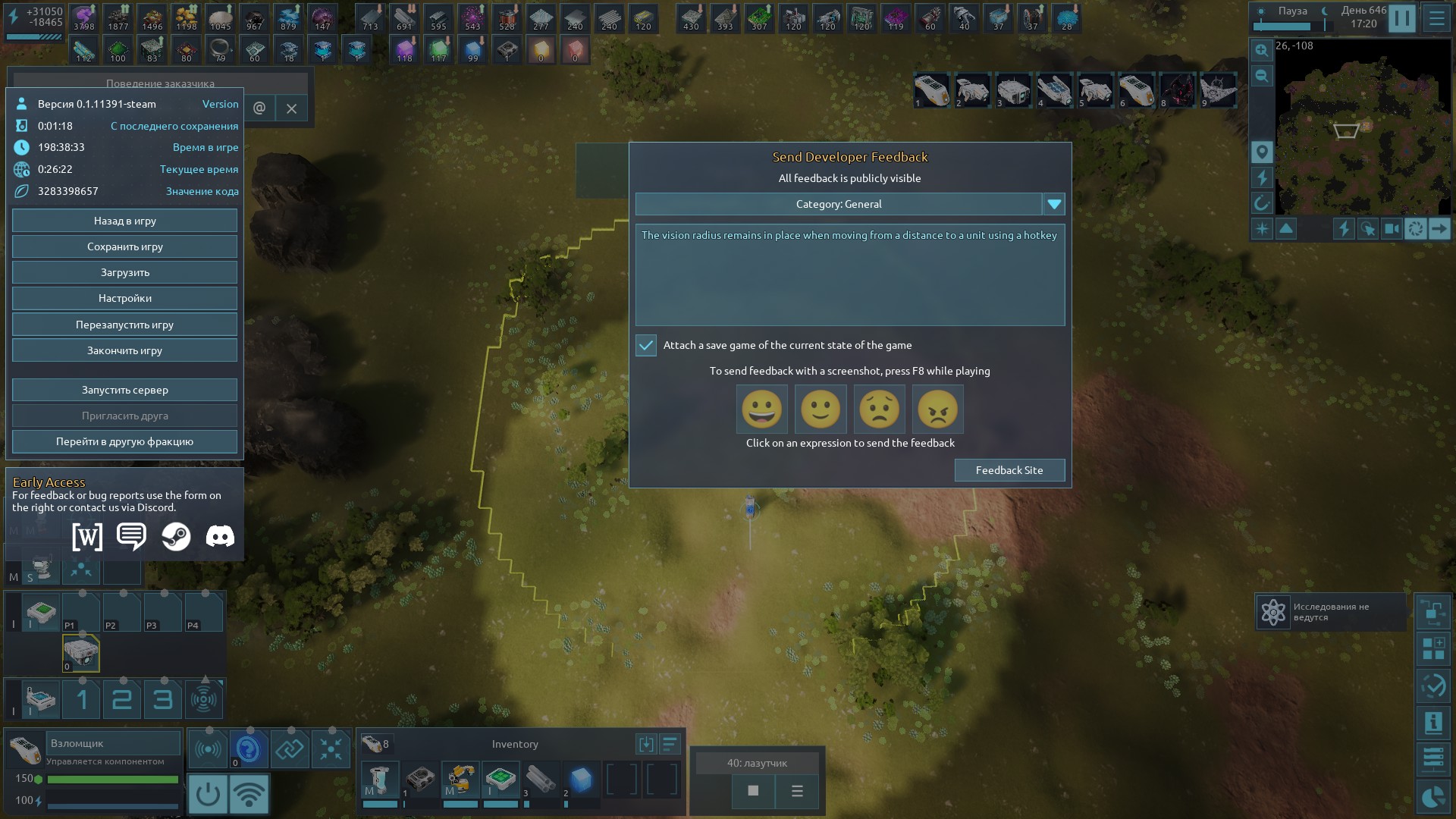Choose Сохранить игру to save
The image size is (1456, 819).
click(x=124, y=246)
